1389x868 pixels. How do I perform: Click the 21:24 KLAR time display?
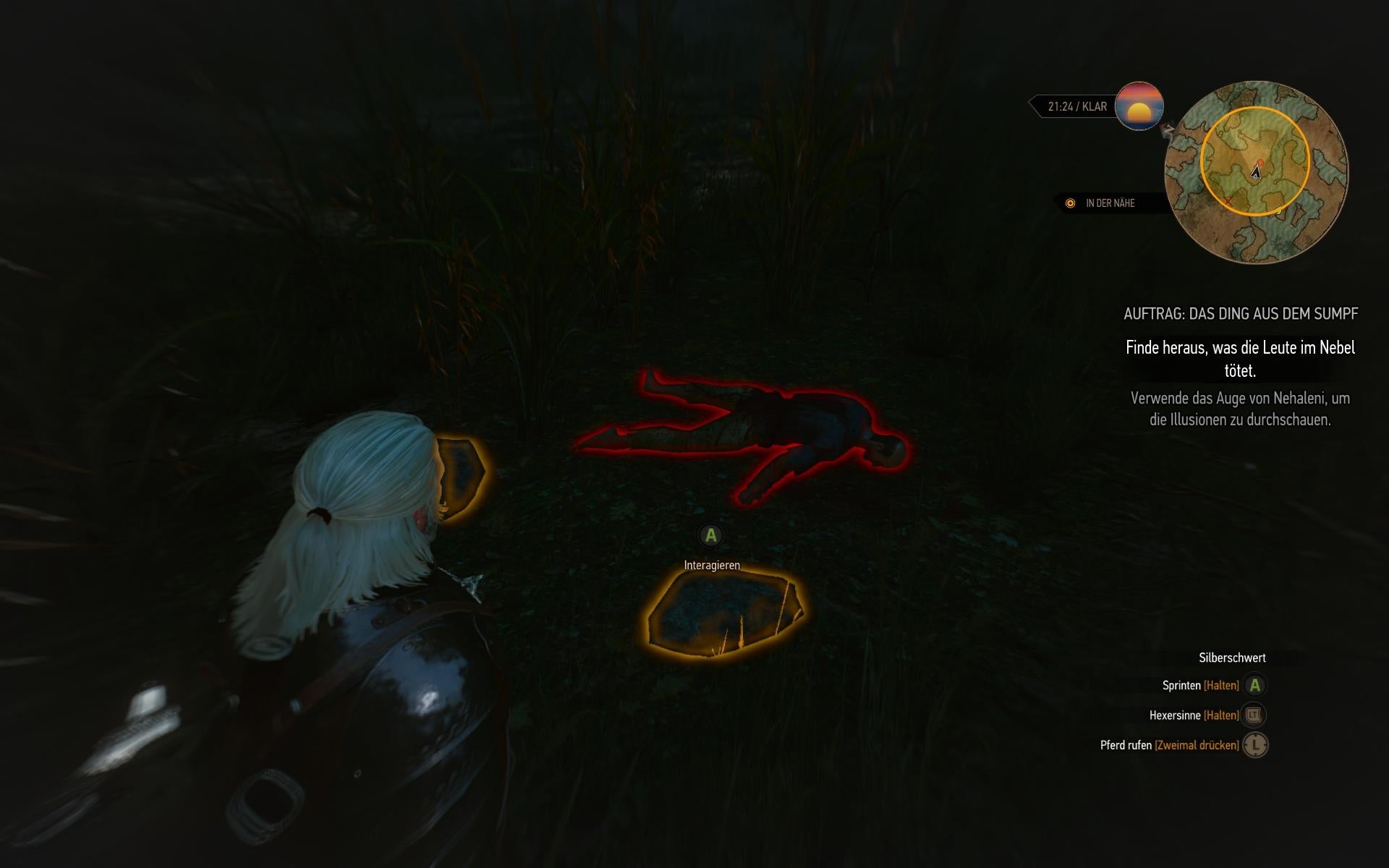[x=1076, y=106]
